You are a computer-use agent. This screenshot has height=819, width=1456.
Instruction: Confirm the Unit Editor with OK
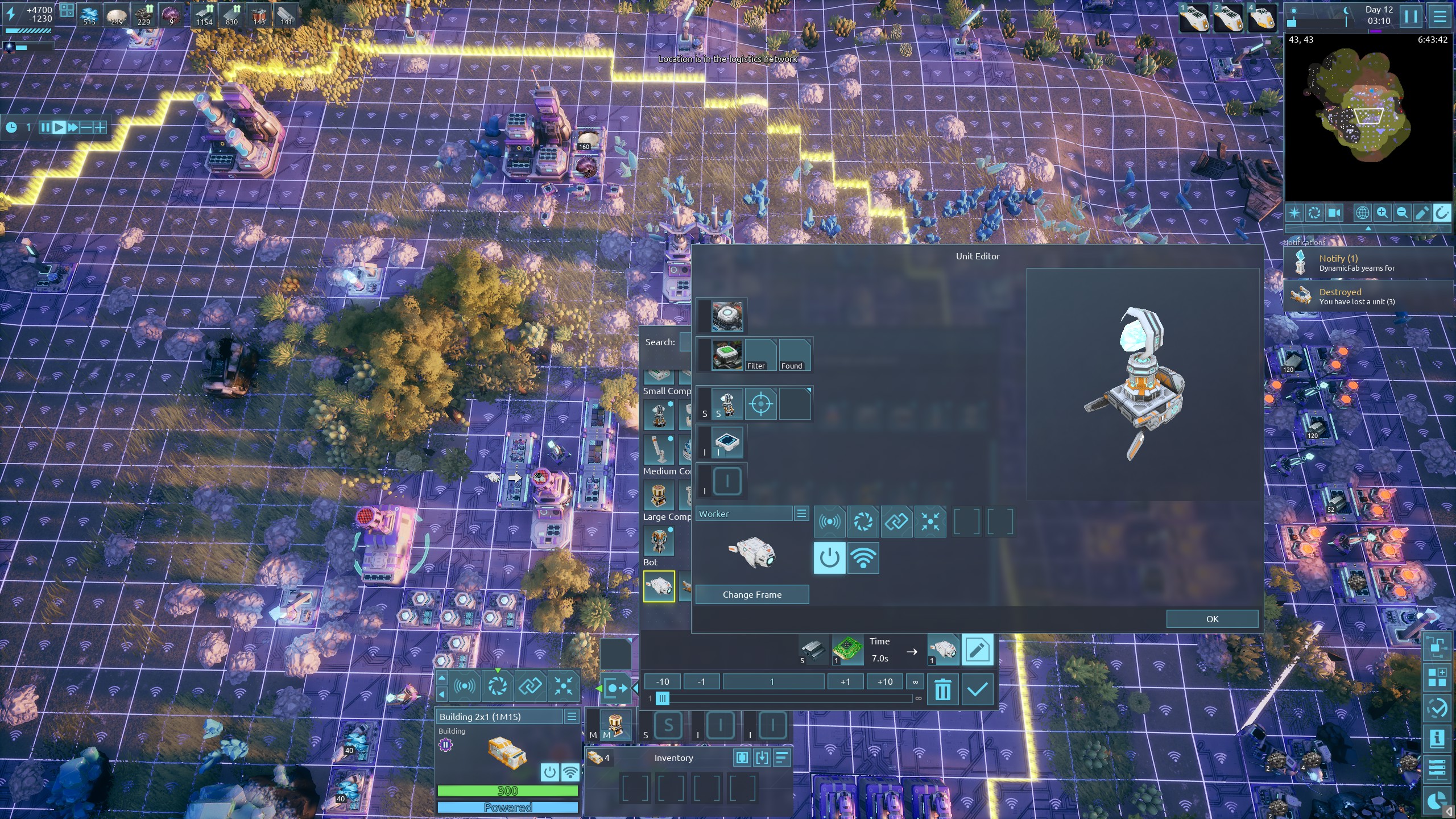[x=1211, y=619]
